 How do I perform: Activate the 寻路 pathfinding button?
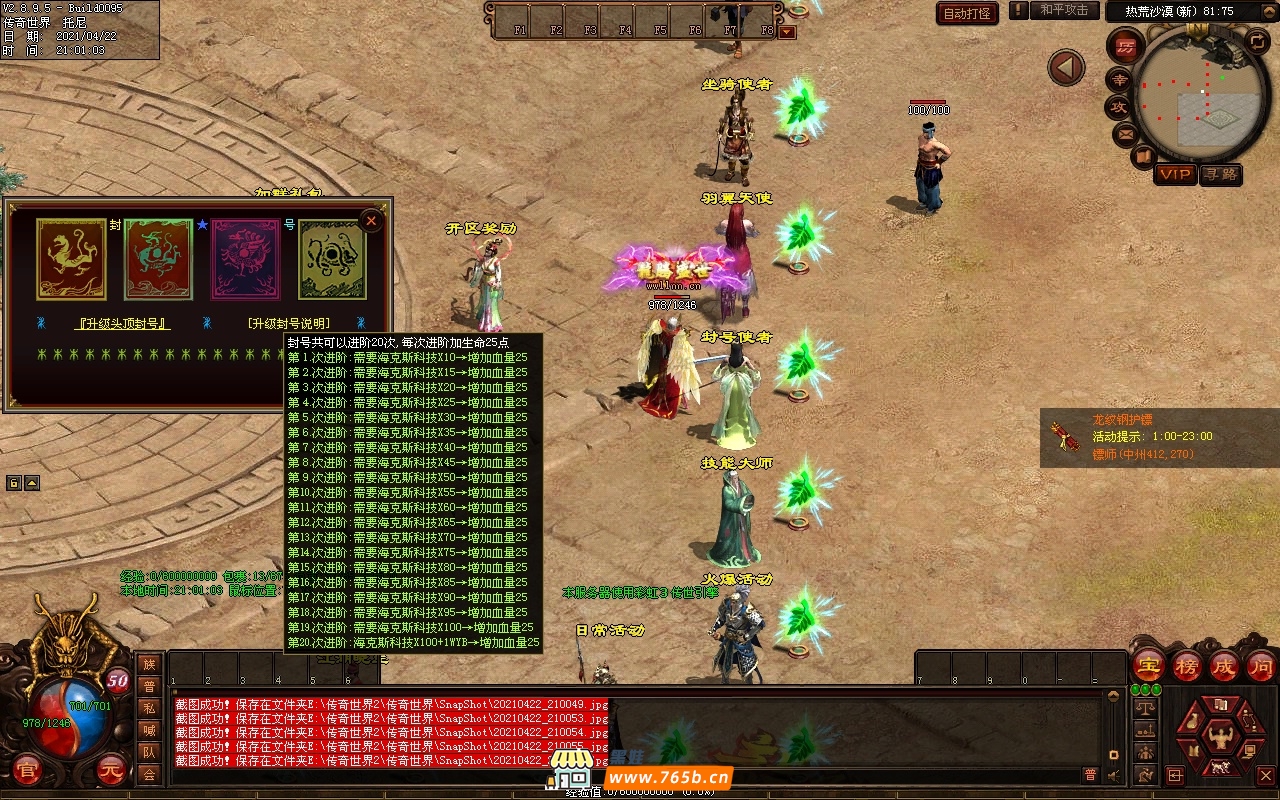coord(1220,174)
